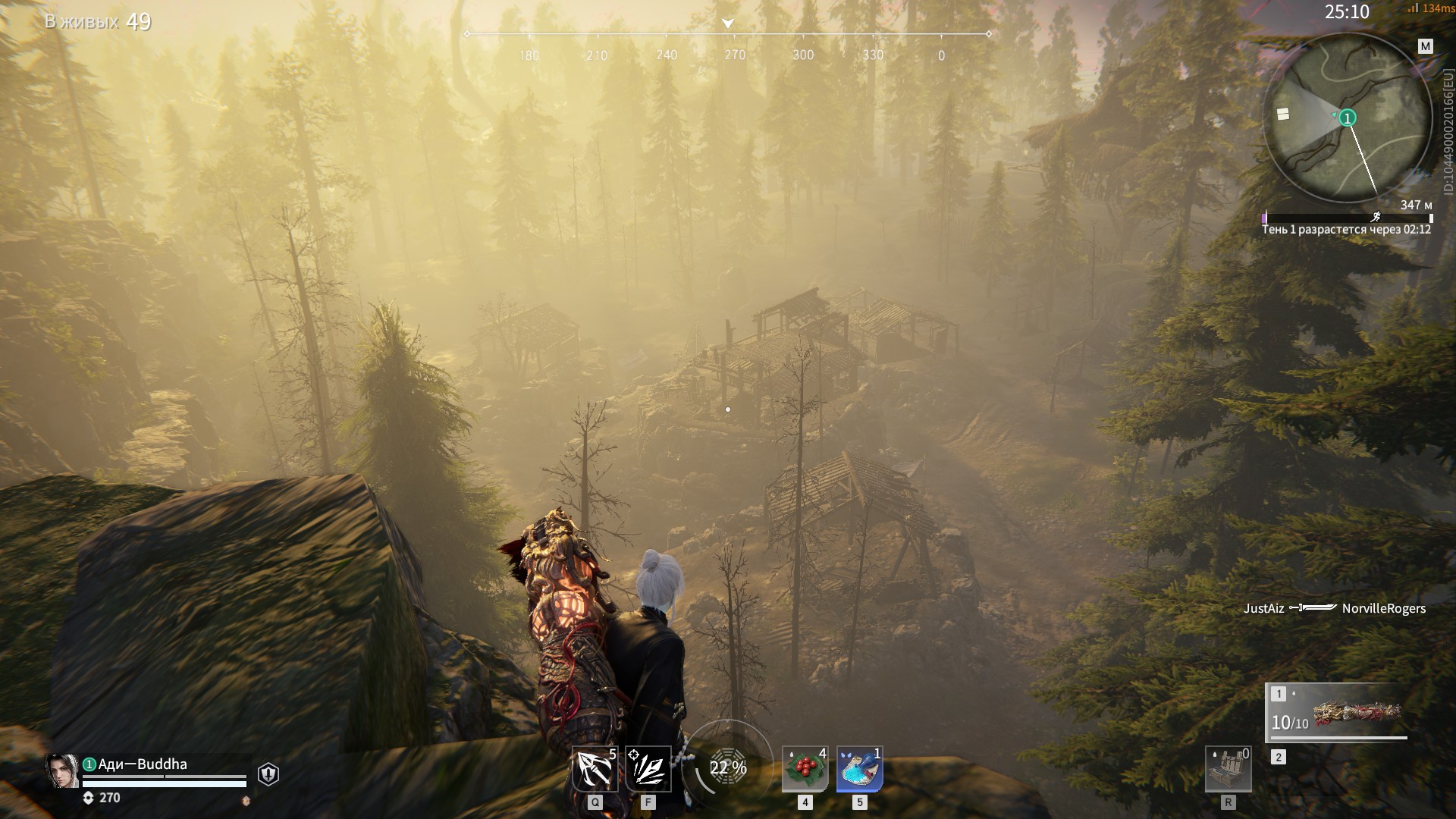Click the shield-and-sword emblem icon

(268, 773)
